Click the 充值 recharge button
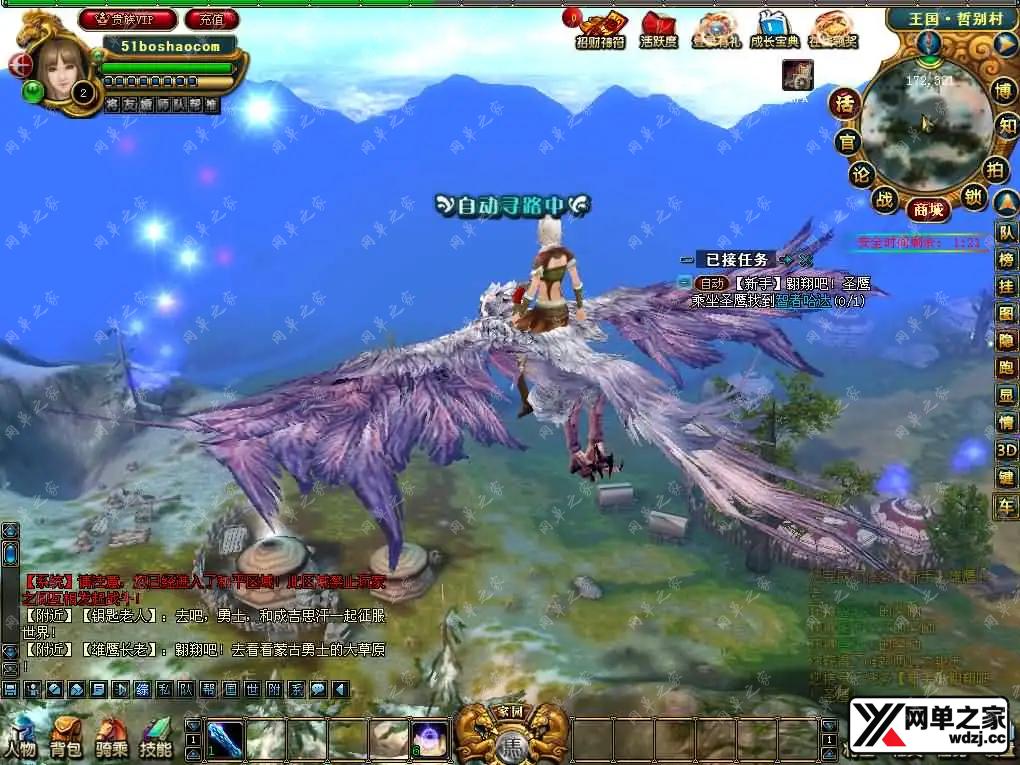 tap(211, 19)
